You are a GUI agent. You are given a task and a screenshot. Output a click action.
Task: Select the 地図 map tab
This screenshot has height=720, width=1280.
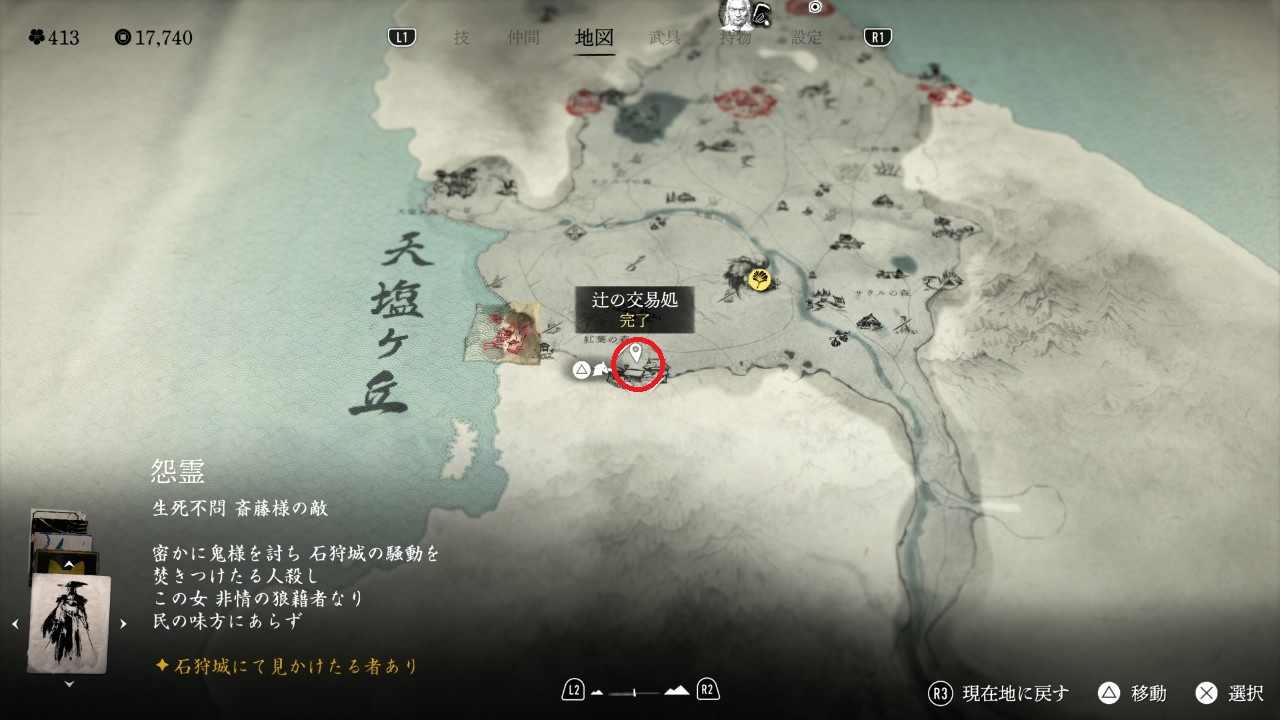coord(594,38)
